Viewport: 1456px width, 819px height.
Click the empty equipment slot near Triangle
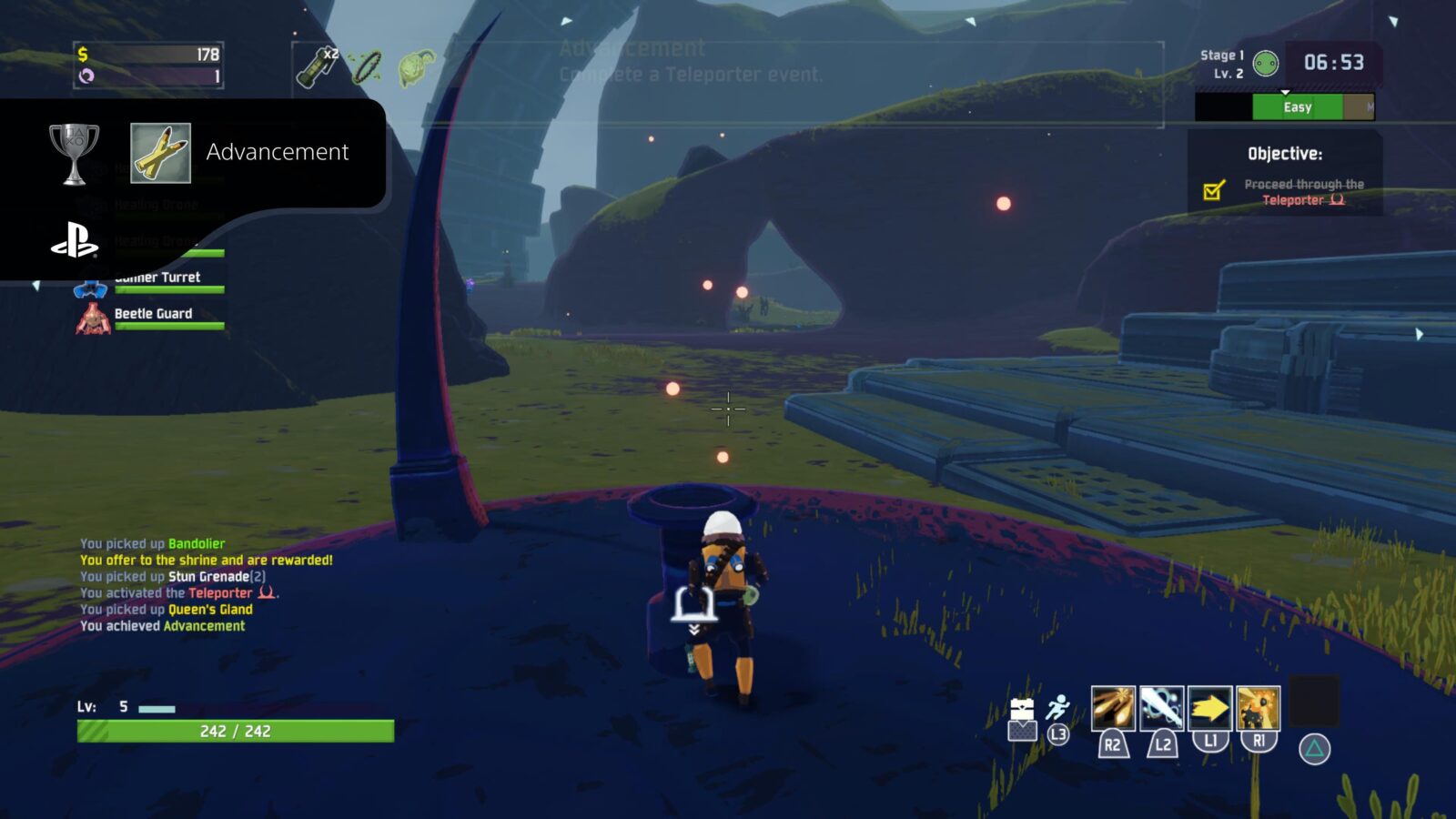click(1312, 705)
